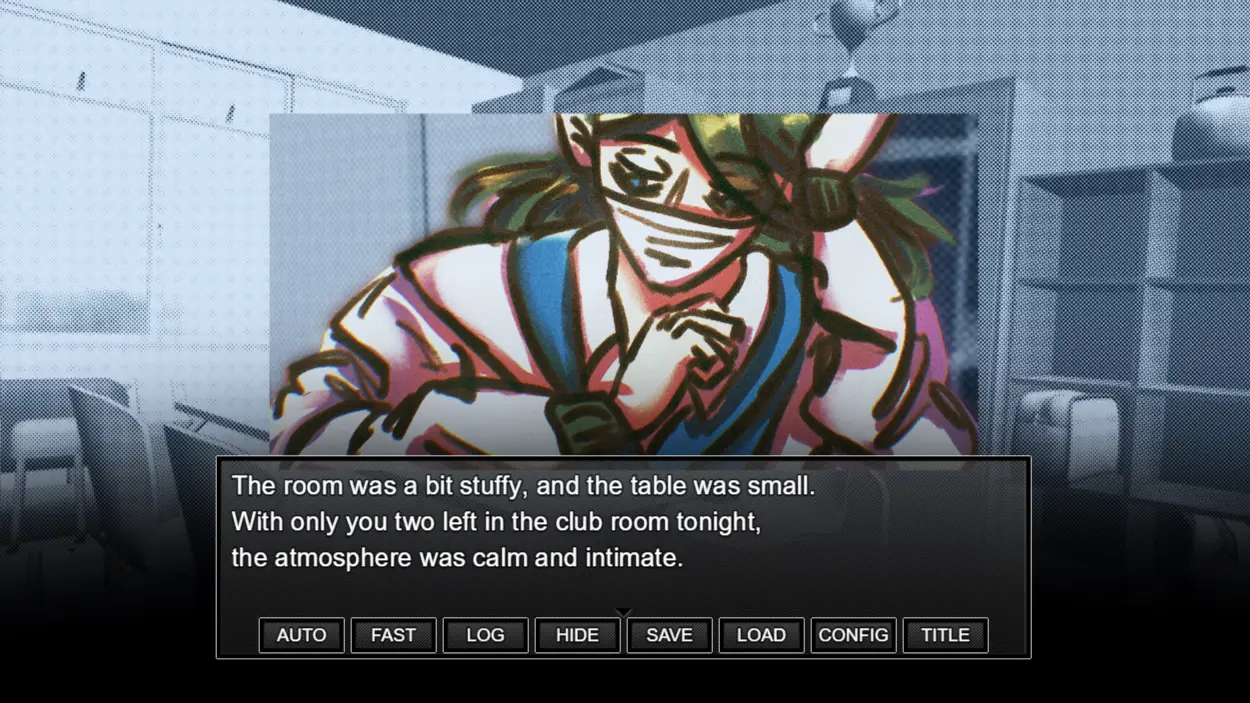The width and height of the screenshot is (1250, 703).
Task: Turn on FAST skip mode
Action: [393, 635]
